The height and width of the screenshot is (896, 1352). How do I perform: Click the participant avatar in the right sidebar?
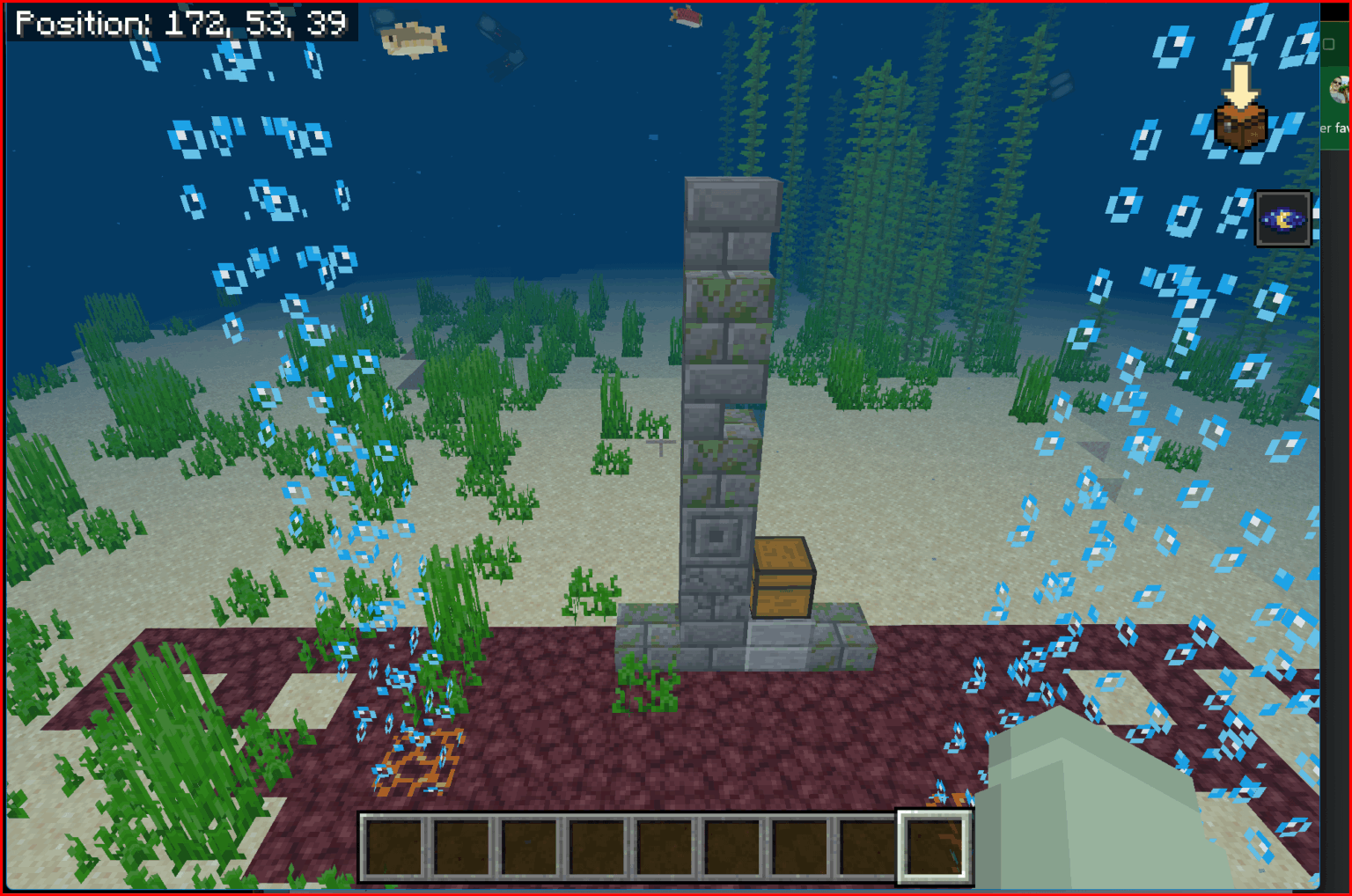point(1341,88)
